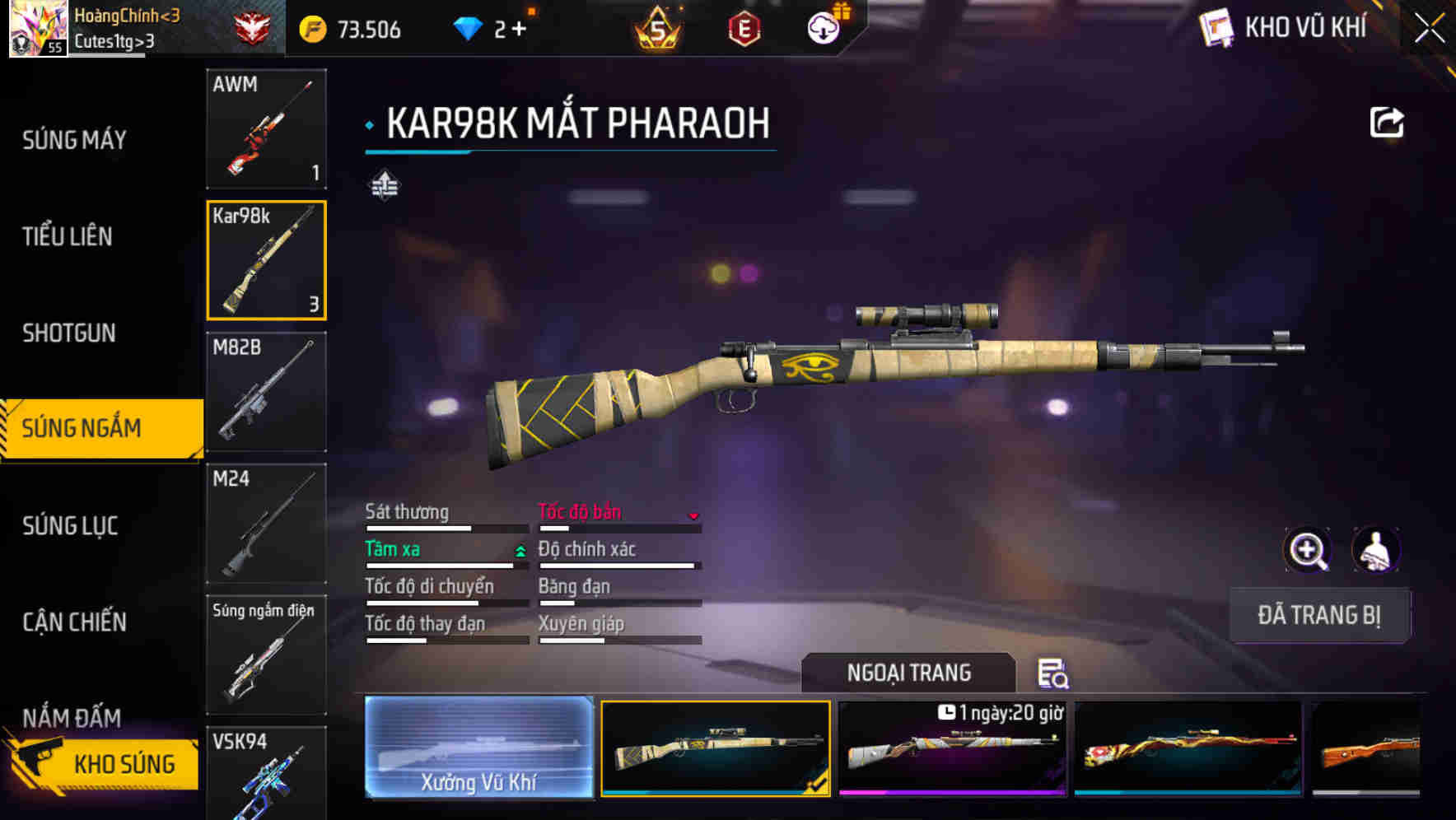The height and width of the screenshot is (820, 1456).
Task: Click the green chevrons on Tầm xa stat
Action: (x=519, y=549)
